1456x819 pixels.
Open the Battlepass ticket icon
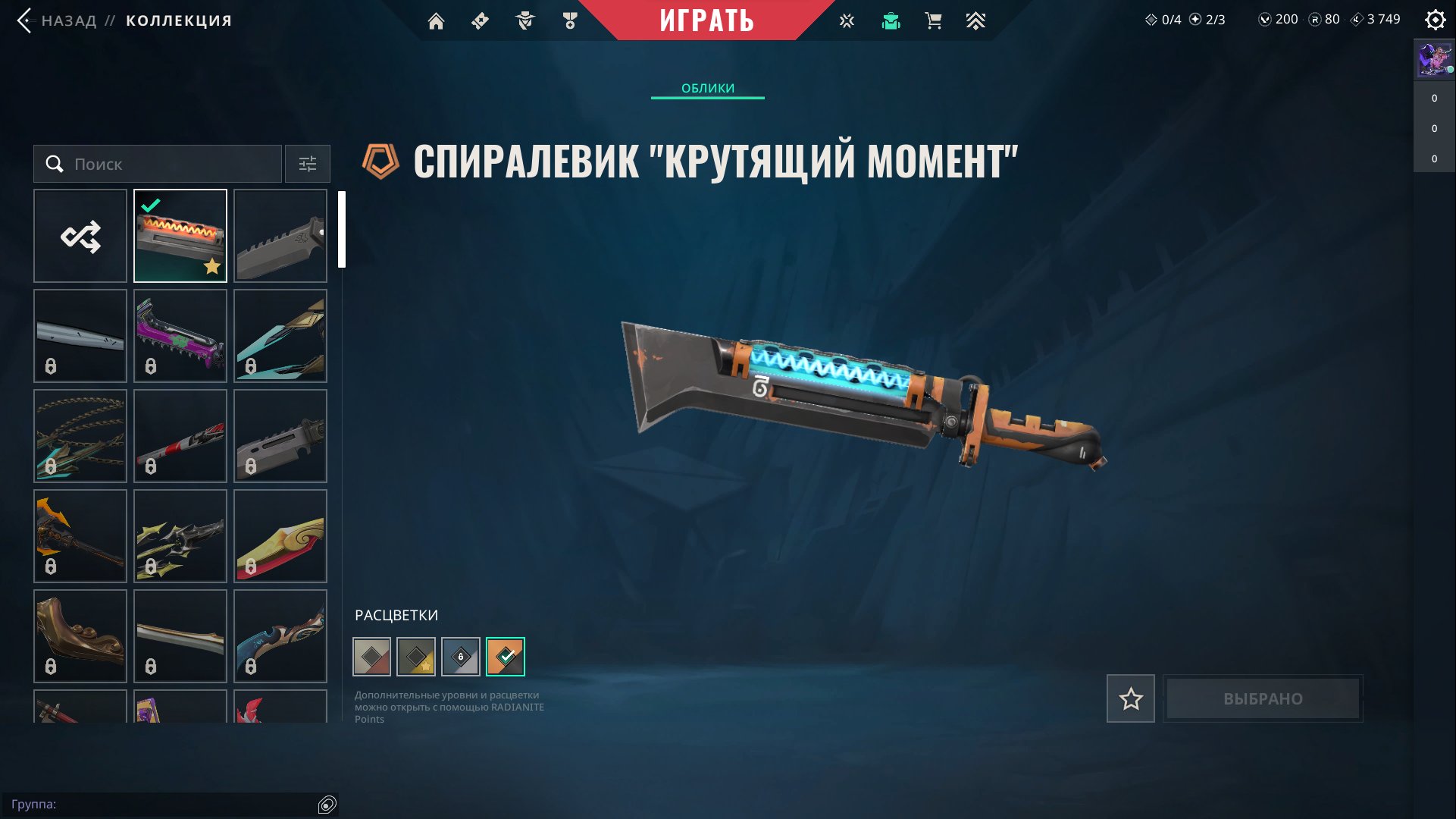pyautogui.click(x=479, y=20)
